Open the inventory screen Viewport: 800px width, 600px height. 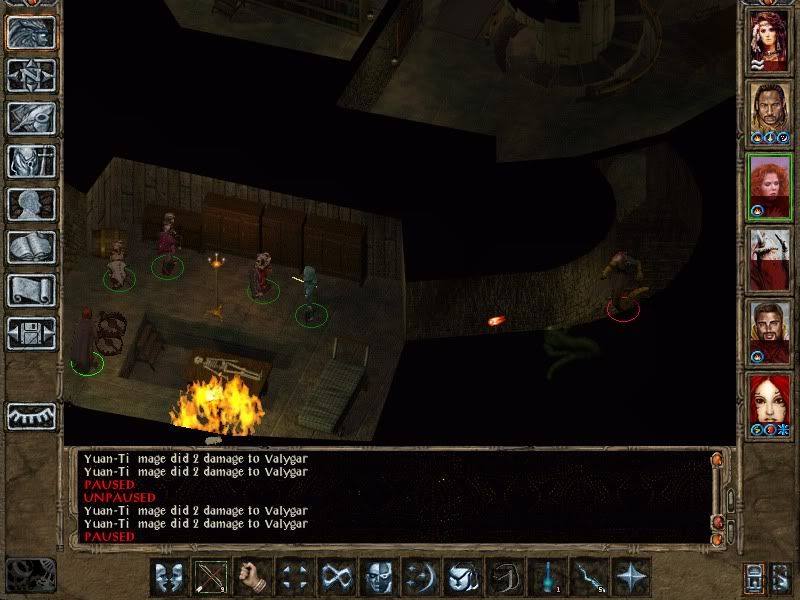[x=31, y=161]
